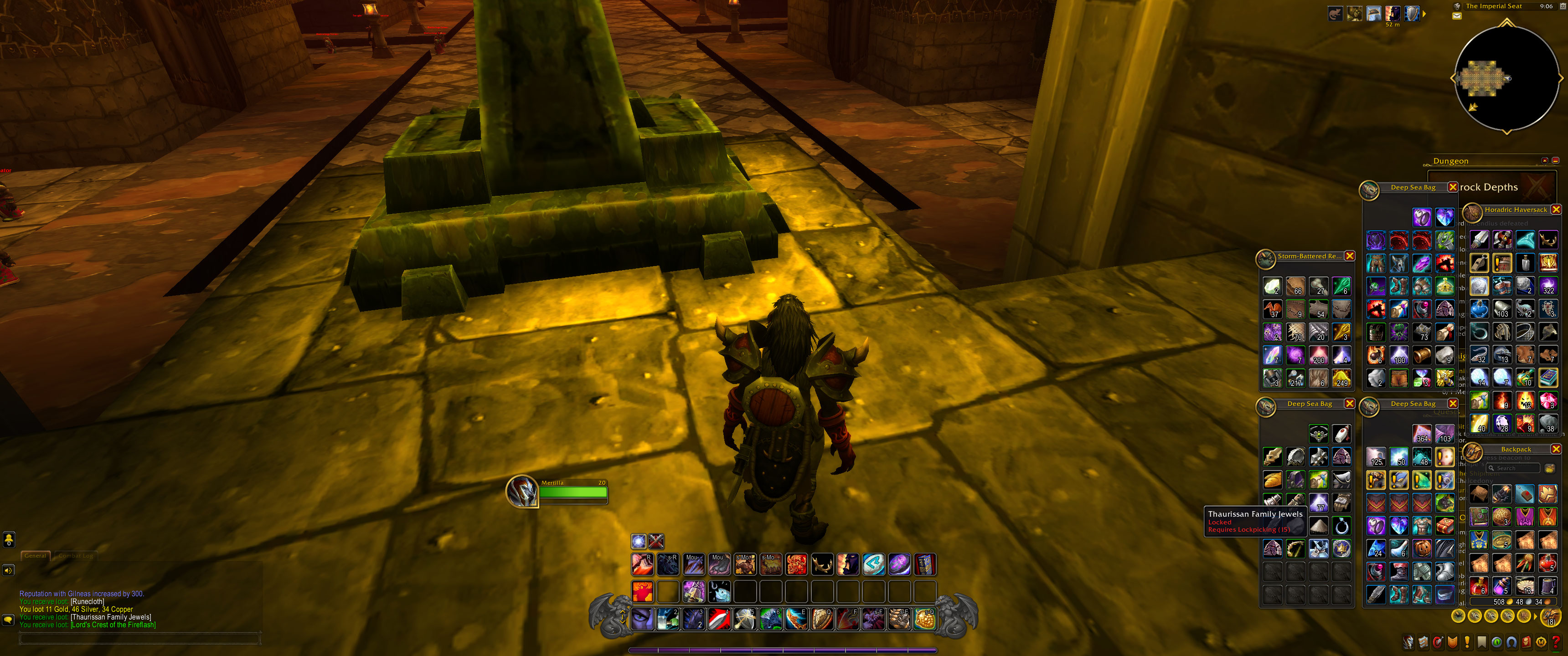This screenshot has width=1568, height=656.
Task: Switch to the General chat tab
Action: point(35,556)
